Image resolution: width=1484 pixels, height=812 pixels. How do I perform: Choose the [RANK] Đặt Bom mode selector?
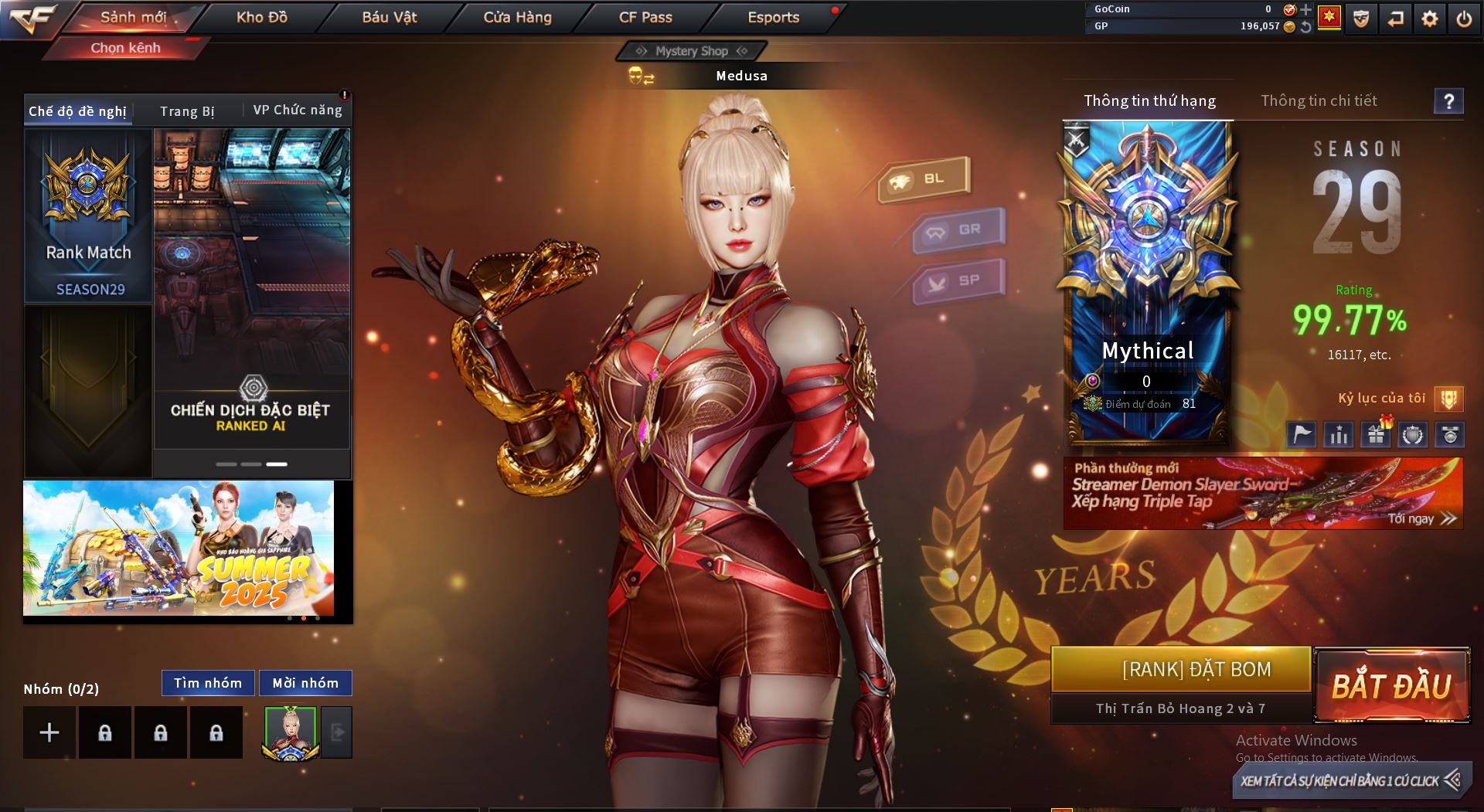coord(1180,669)
